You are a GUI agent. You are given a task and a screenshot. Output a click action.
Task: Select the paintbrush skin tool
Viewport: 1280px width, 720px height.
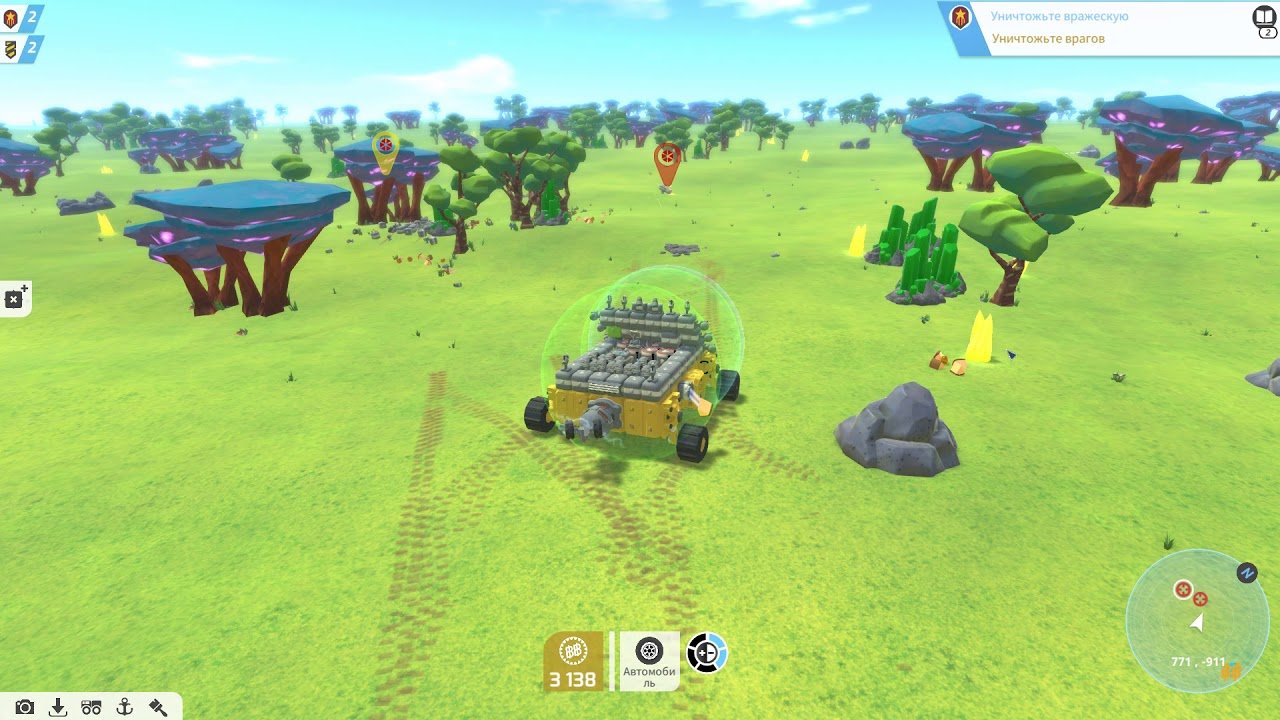click(158, 707)
